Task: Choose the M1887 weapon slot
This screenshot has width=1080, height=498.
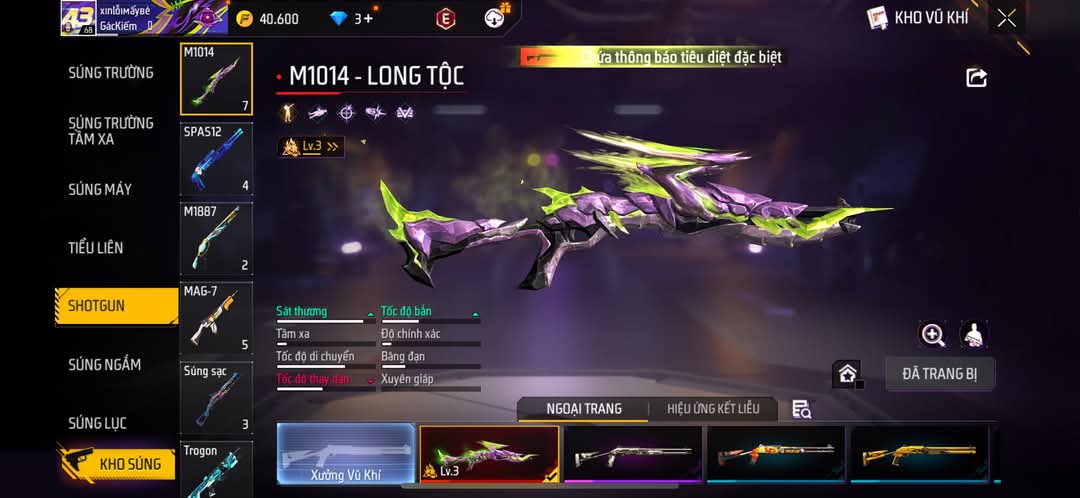Action: pyautogui.click(x=216, y=239)
